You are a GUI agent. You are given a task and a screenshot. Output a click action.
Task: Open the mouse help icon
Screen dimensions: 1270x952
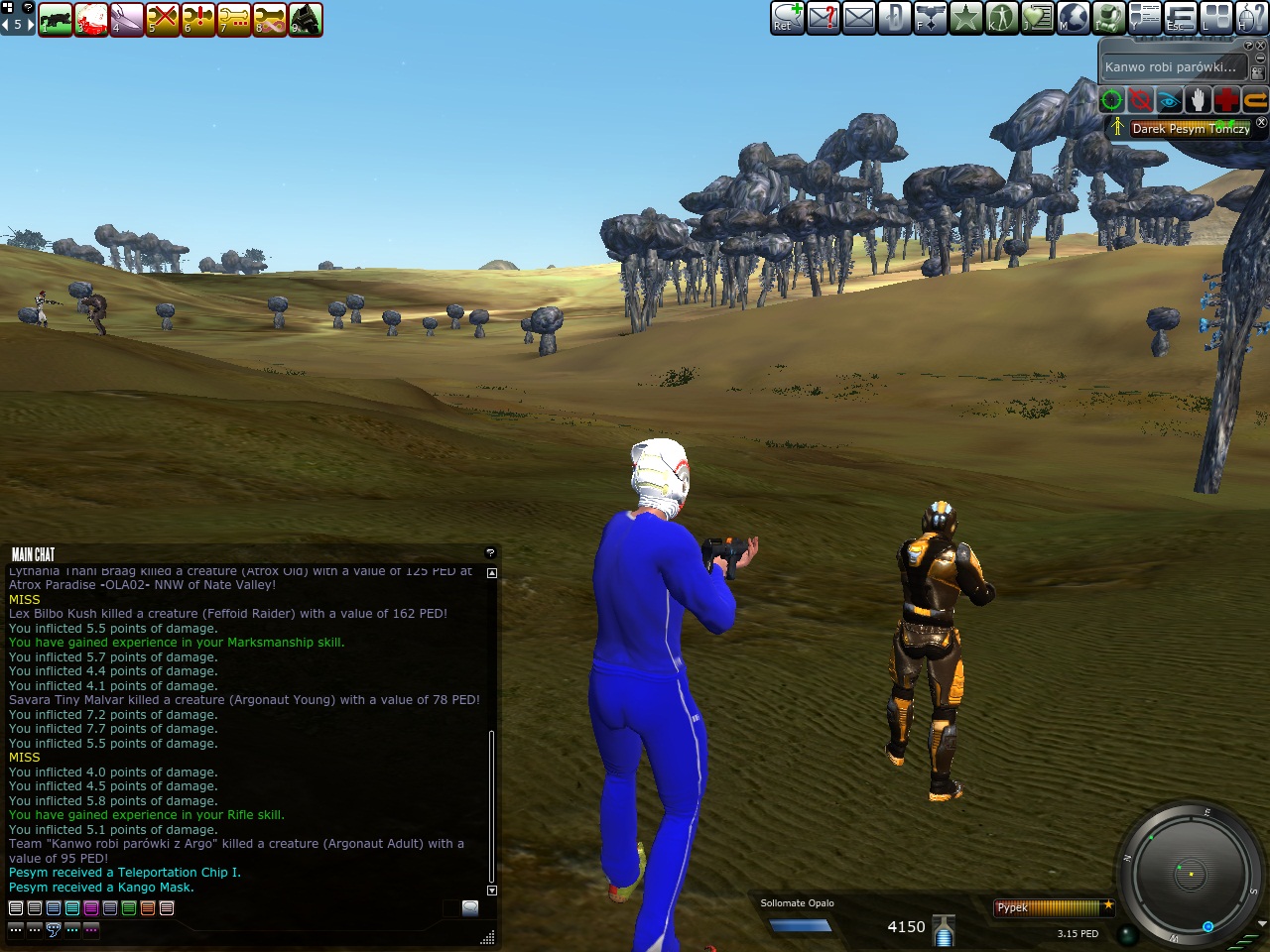[x=1252, y=17]
